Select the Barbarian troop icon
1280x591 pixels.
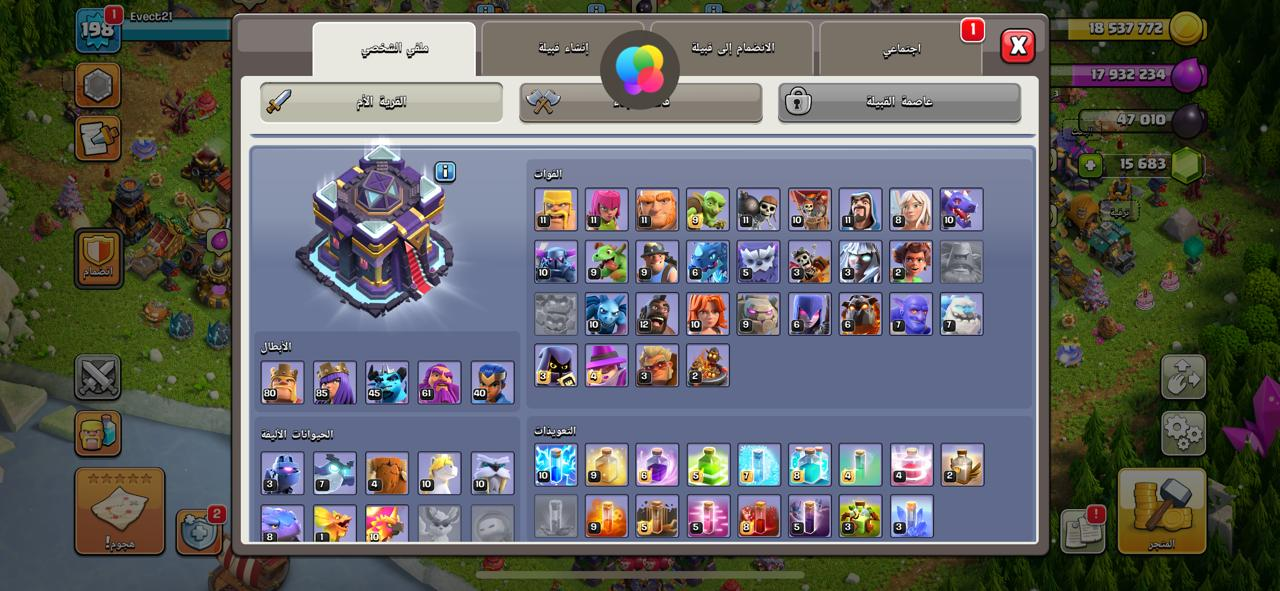click(x=556, y=209)
